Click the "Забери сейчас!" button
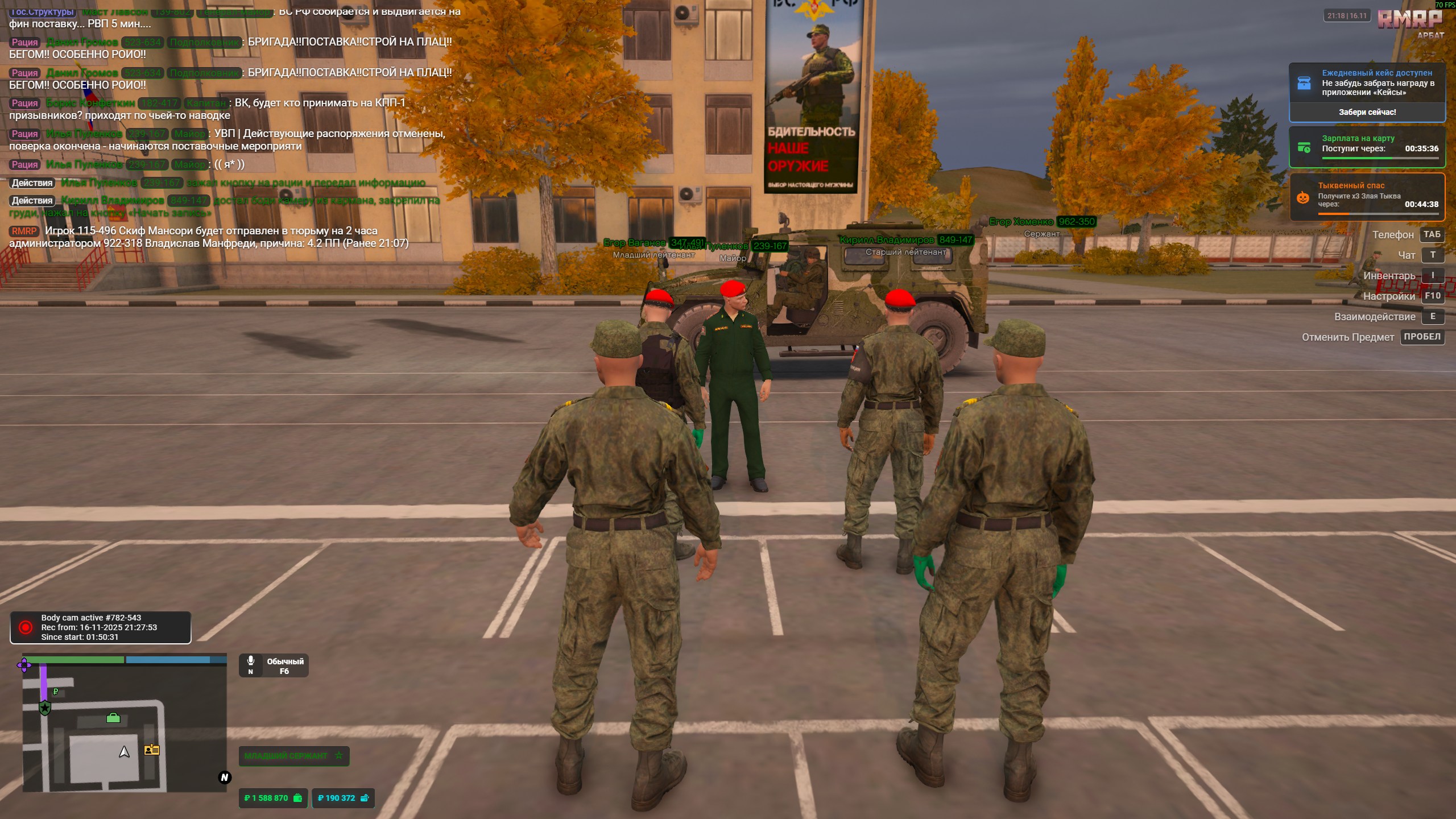The width and height of the screenshot is (1456, 819). click(x=1367, y=112)
